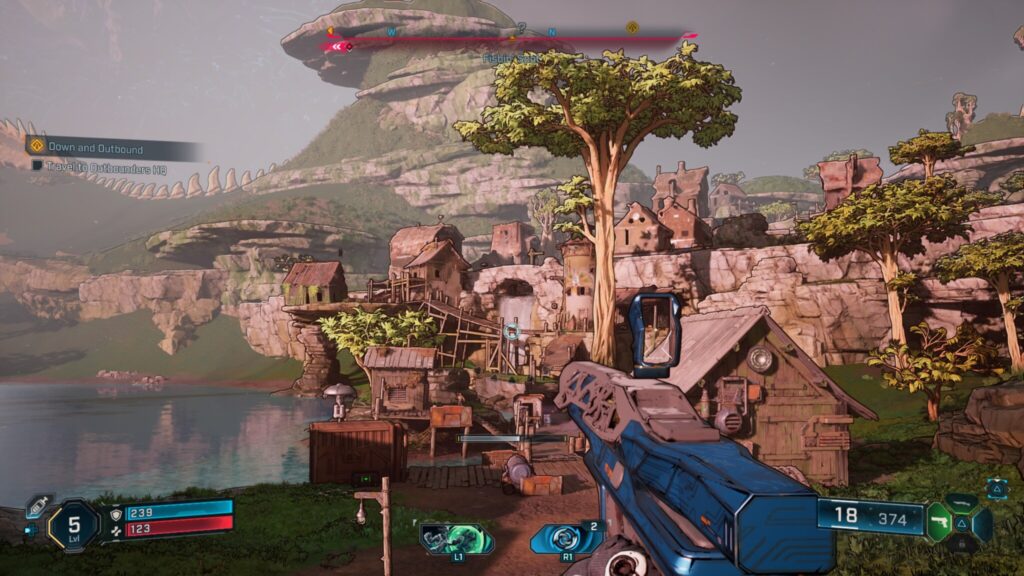Use the repkit syringe icon
The width and height of the screenshot is (1024, 576).
[38, 506]
